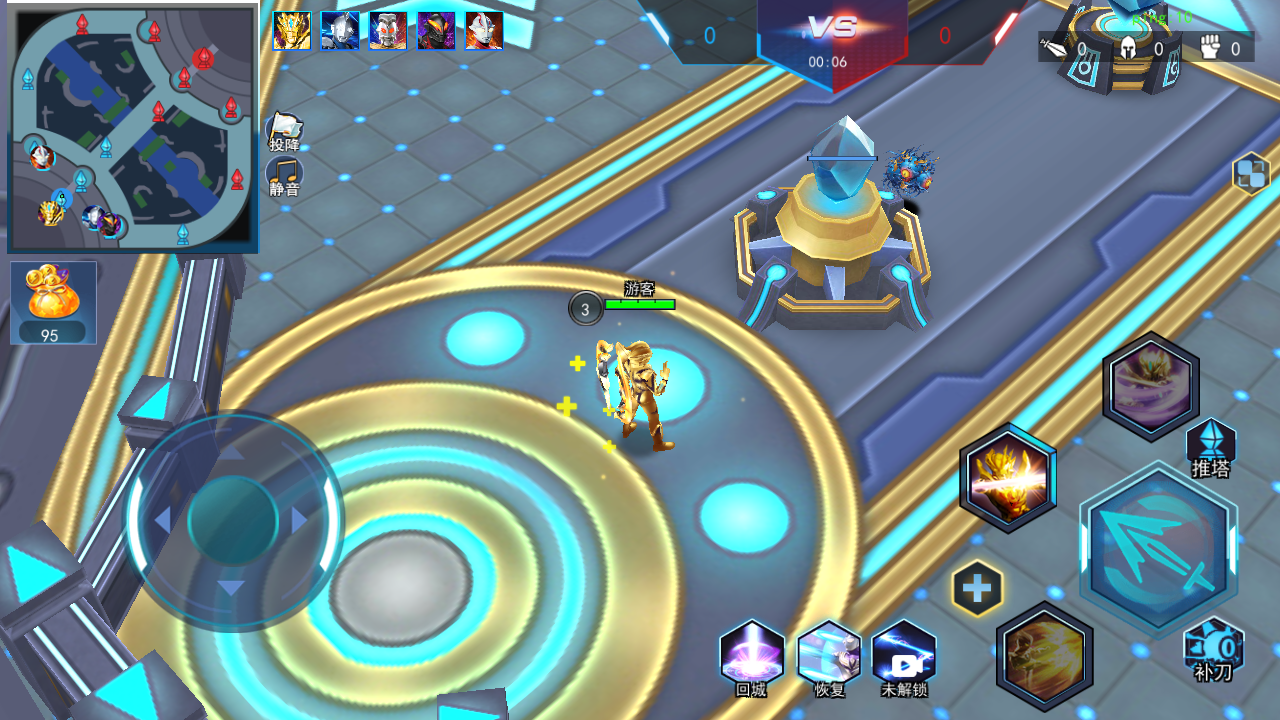This screenshot has height=720, width=1280.
Task: Cast the brown golden slash skill
Action: (1045, 656)
